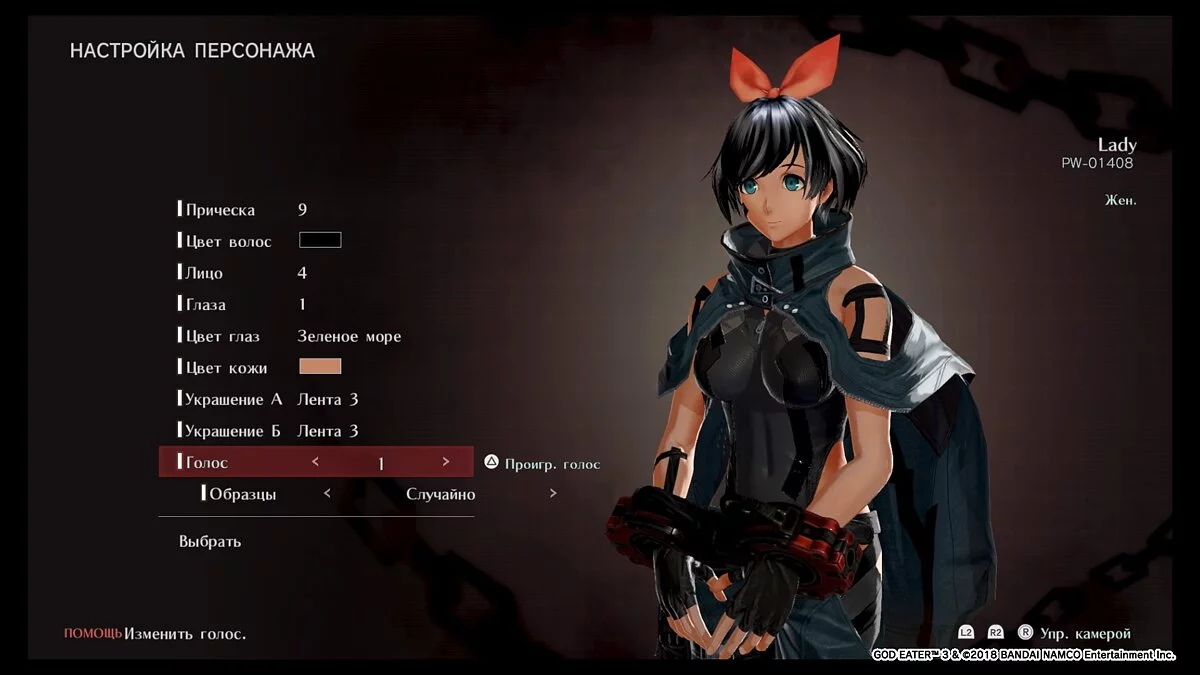Select the Украшение А accessory row
1200x675 pixels.
(x=234, y=399)
